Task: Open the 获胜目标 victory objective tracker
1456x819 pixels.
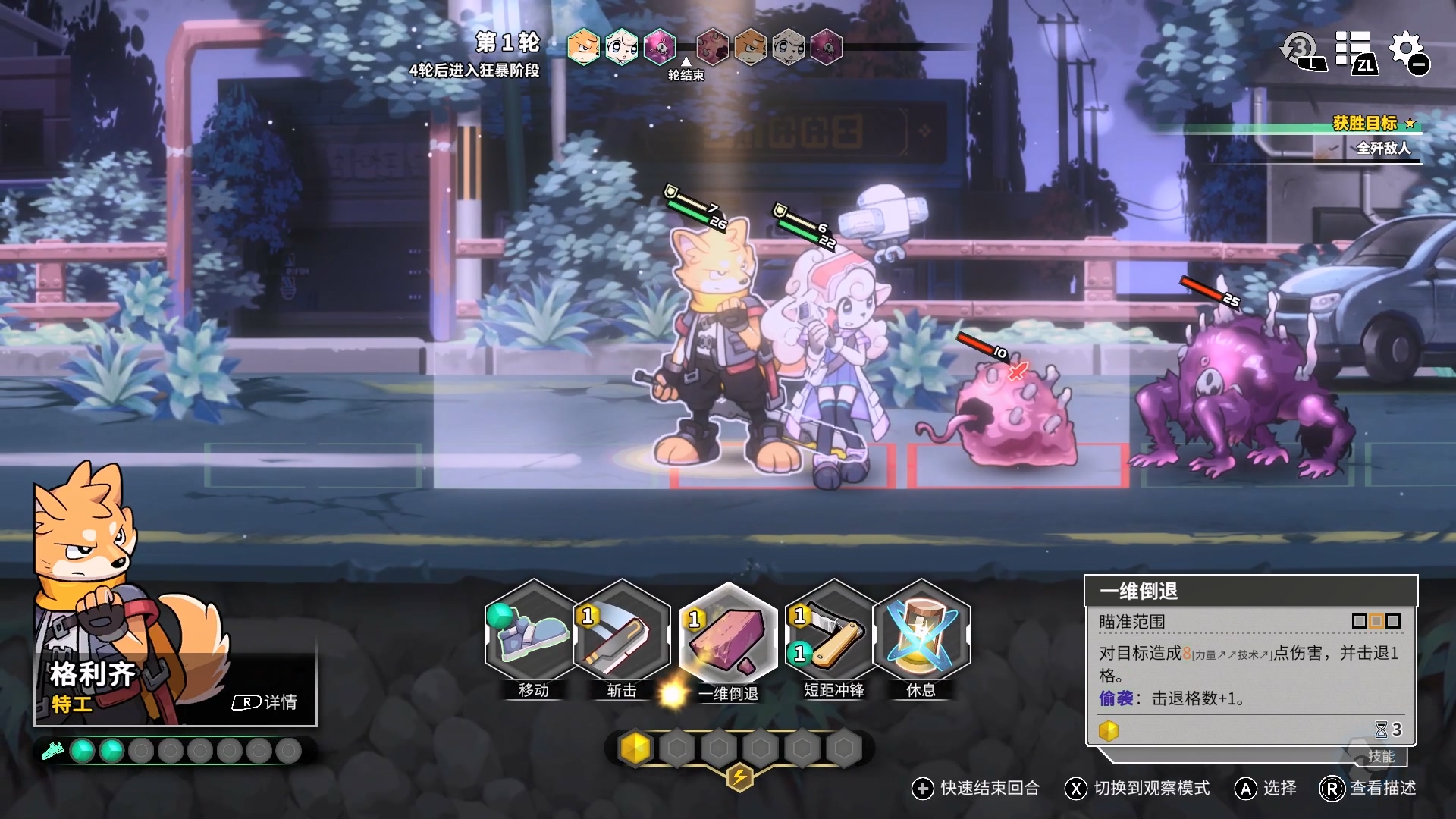Action: click(x=1365, y=124)
